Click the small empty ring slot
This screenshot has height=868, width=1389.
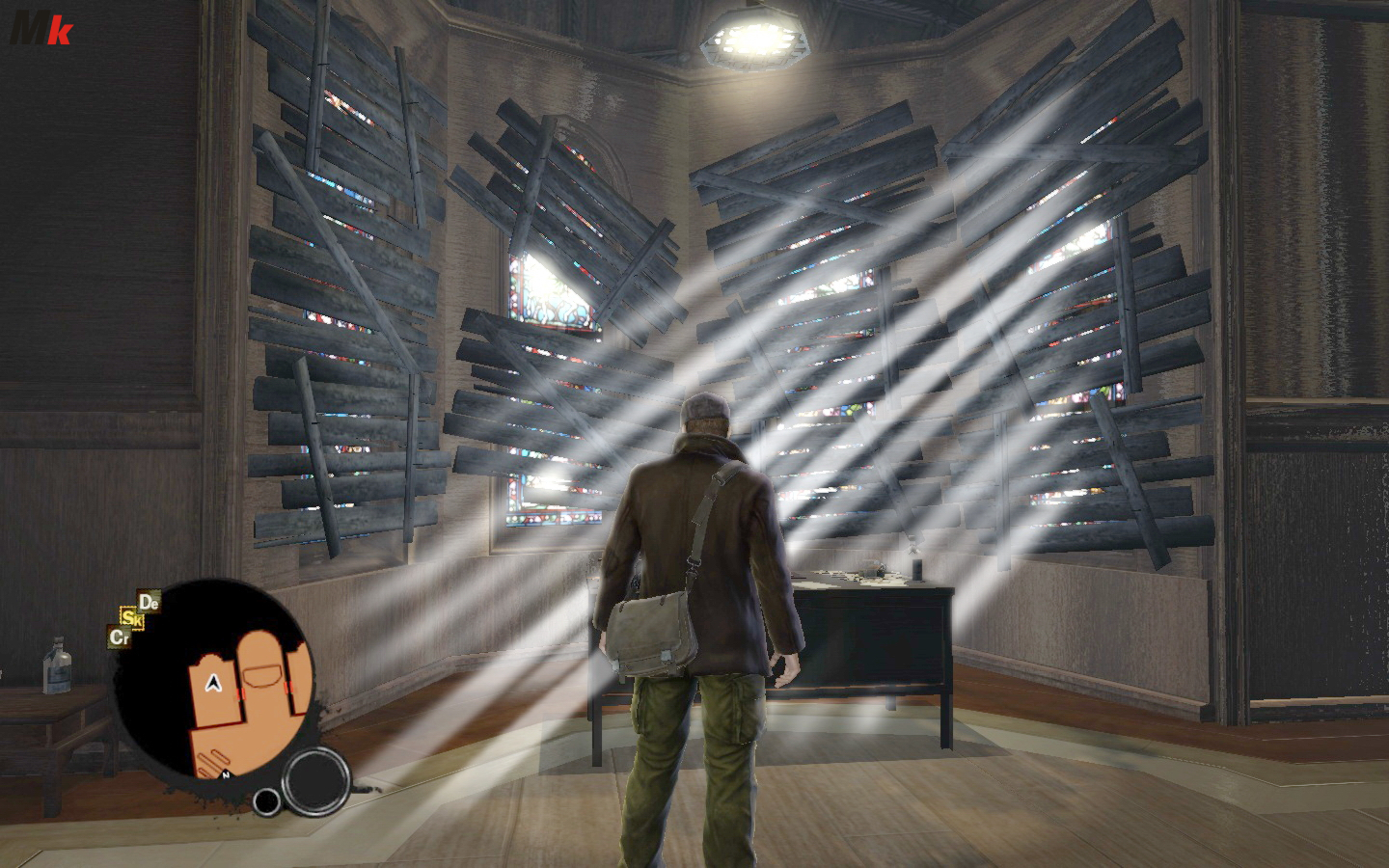tap(266, 800)
